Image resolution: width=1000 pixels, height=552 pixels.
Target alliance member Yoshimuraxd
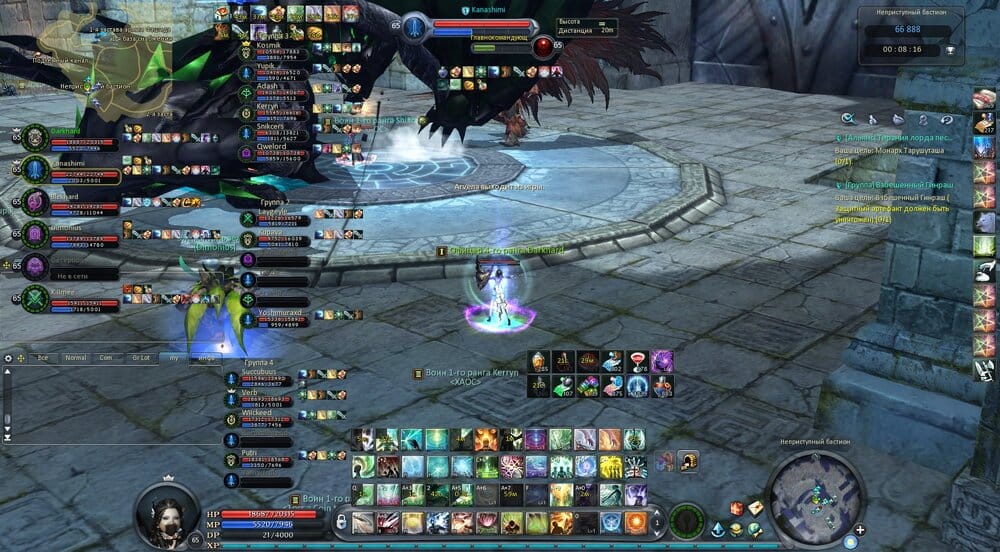click(x=272, y=315)
